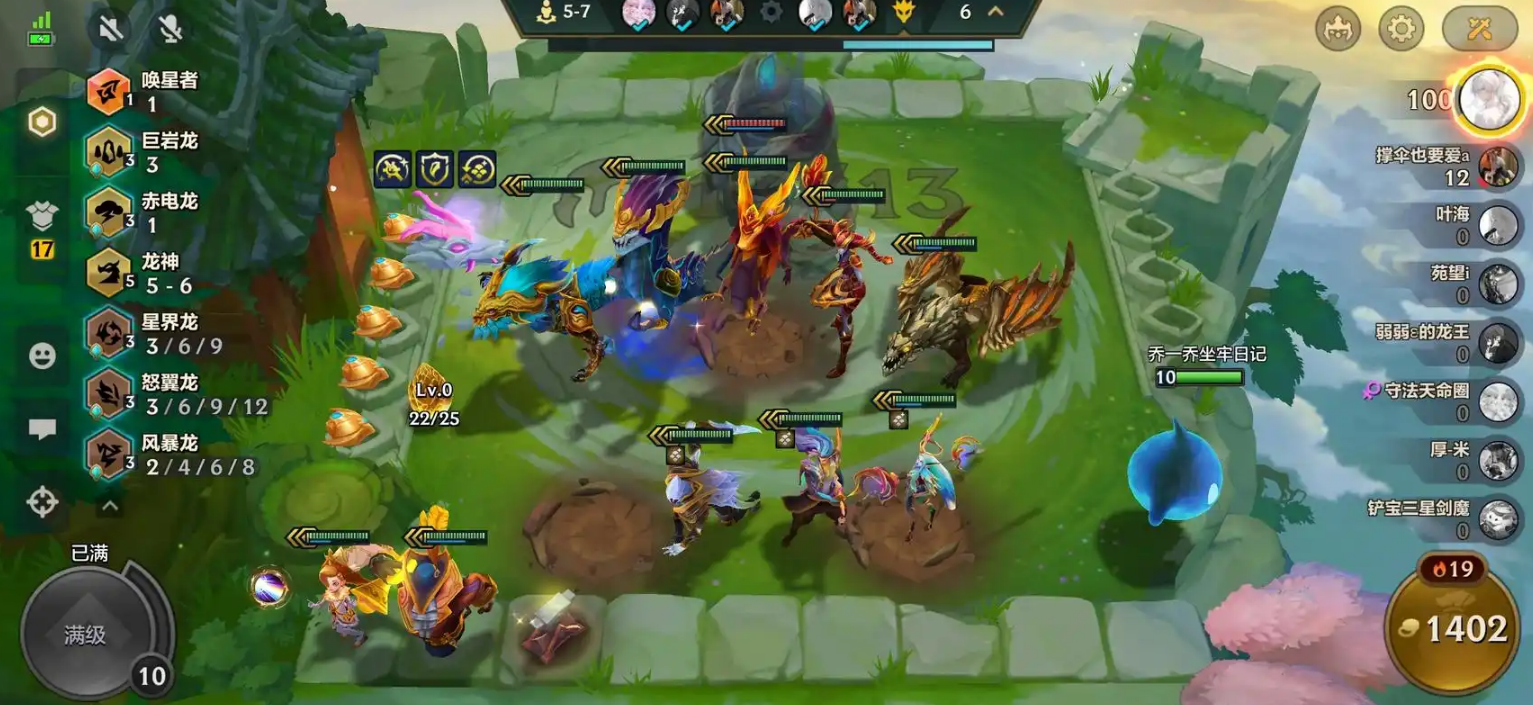Expand the stage round tracker arrow
Screen dimensions: 1533x705
click(x=995, y=12)
